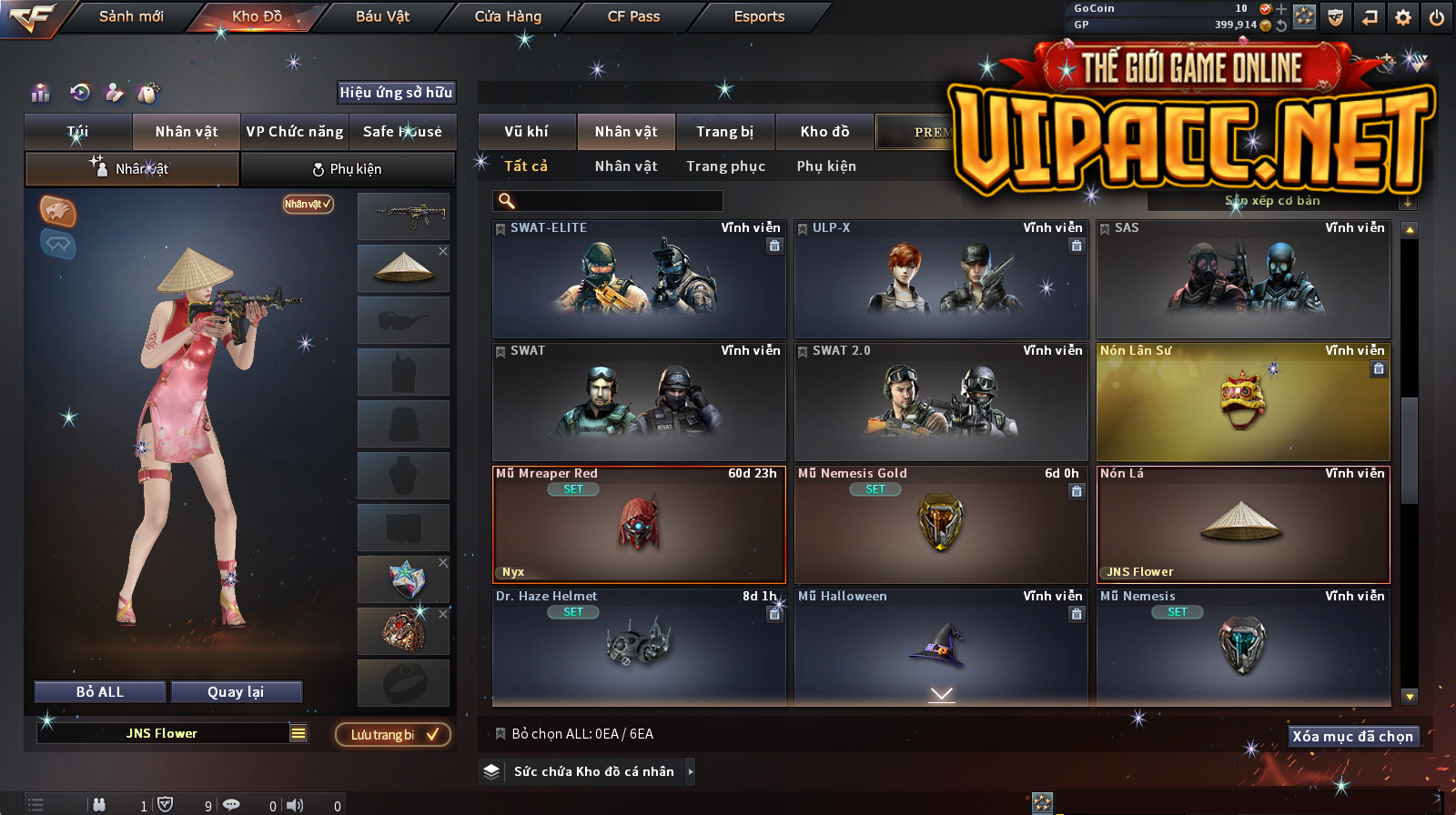Select the Vũ khí category tab
Screen dimensions: 1456x815
pos(526,132)
